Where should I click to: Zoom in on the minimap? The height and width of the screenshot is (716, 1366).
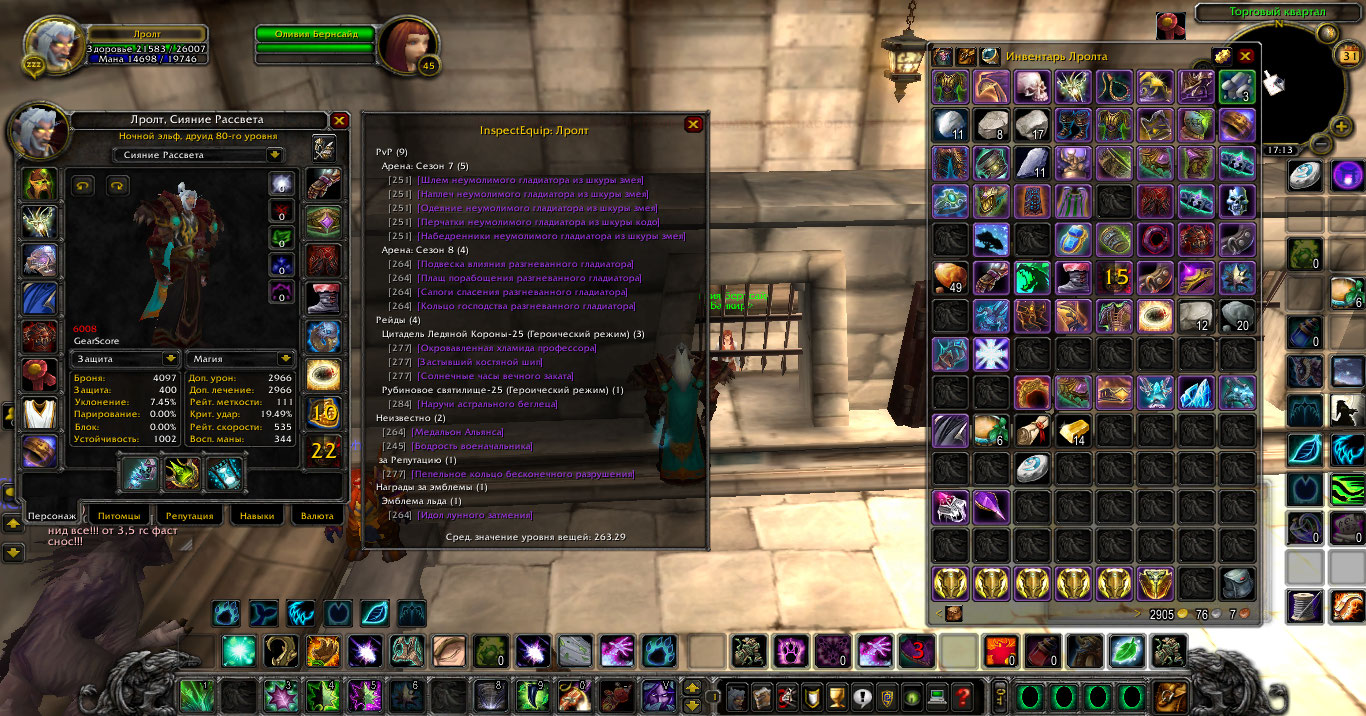tap(1342, 126)
